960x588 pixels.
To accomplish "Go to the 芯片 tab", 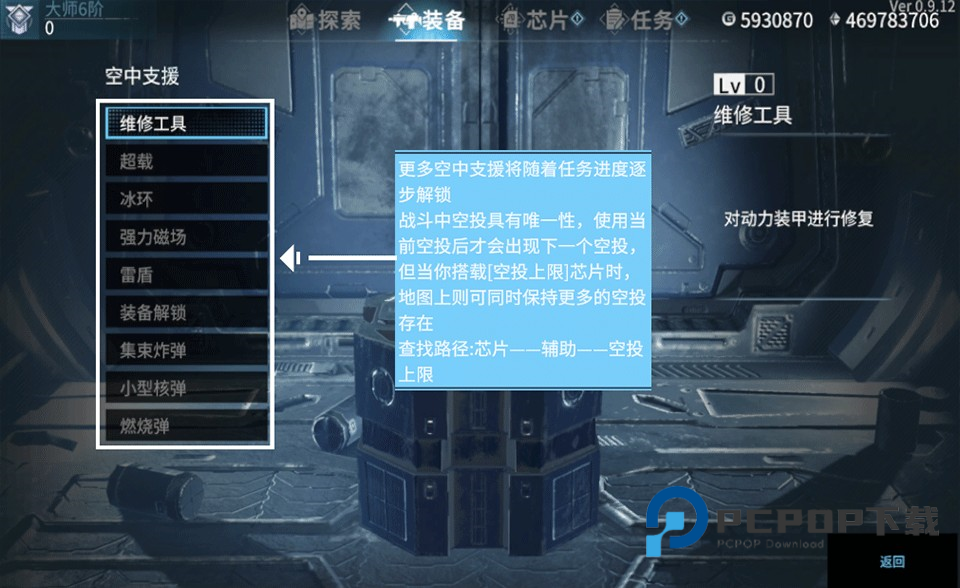I will pyautogui.click(x=538, y=19).
